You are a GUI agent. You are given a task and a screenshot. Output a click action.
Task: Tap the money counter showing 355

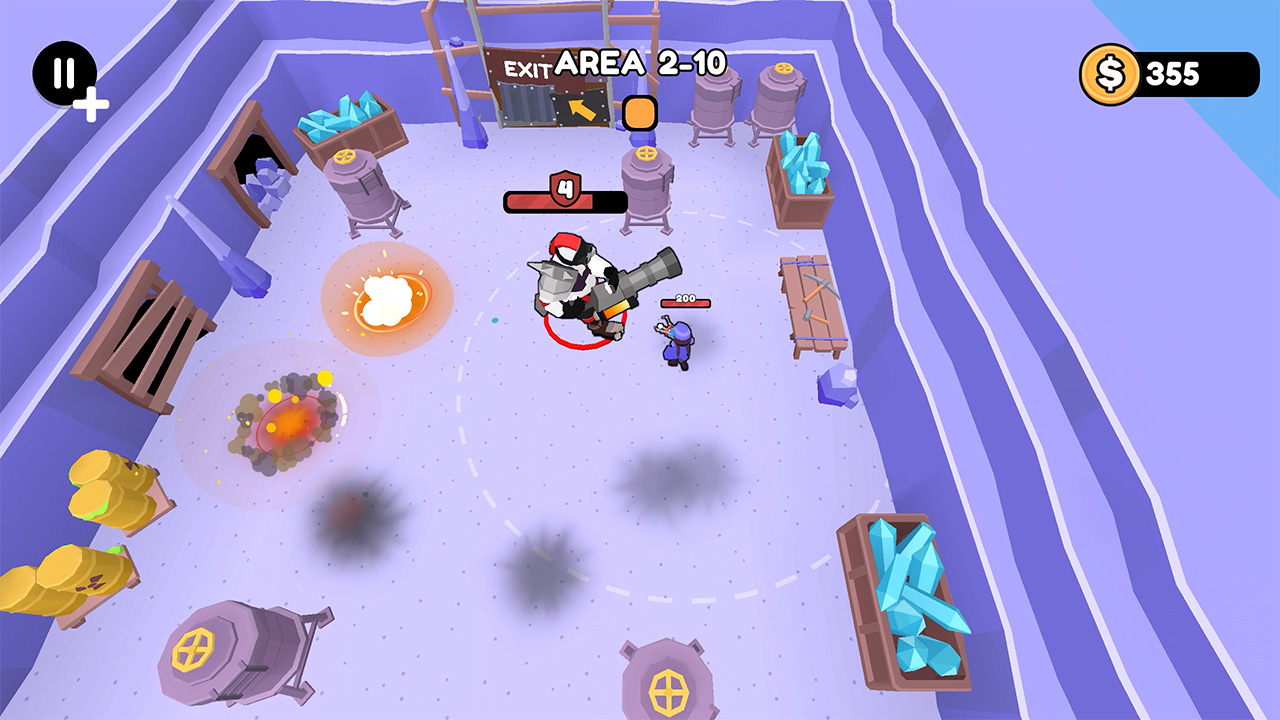[x=1175, y=73]
